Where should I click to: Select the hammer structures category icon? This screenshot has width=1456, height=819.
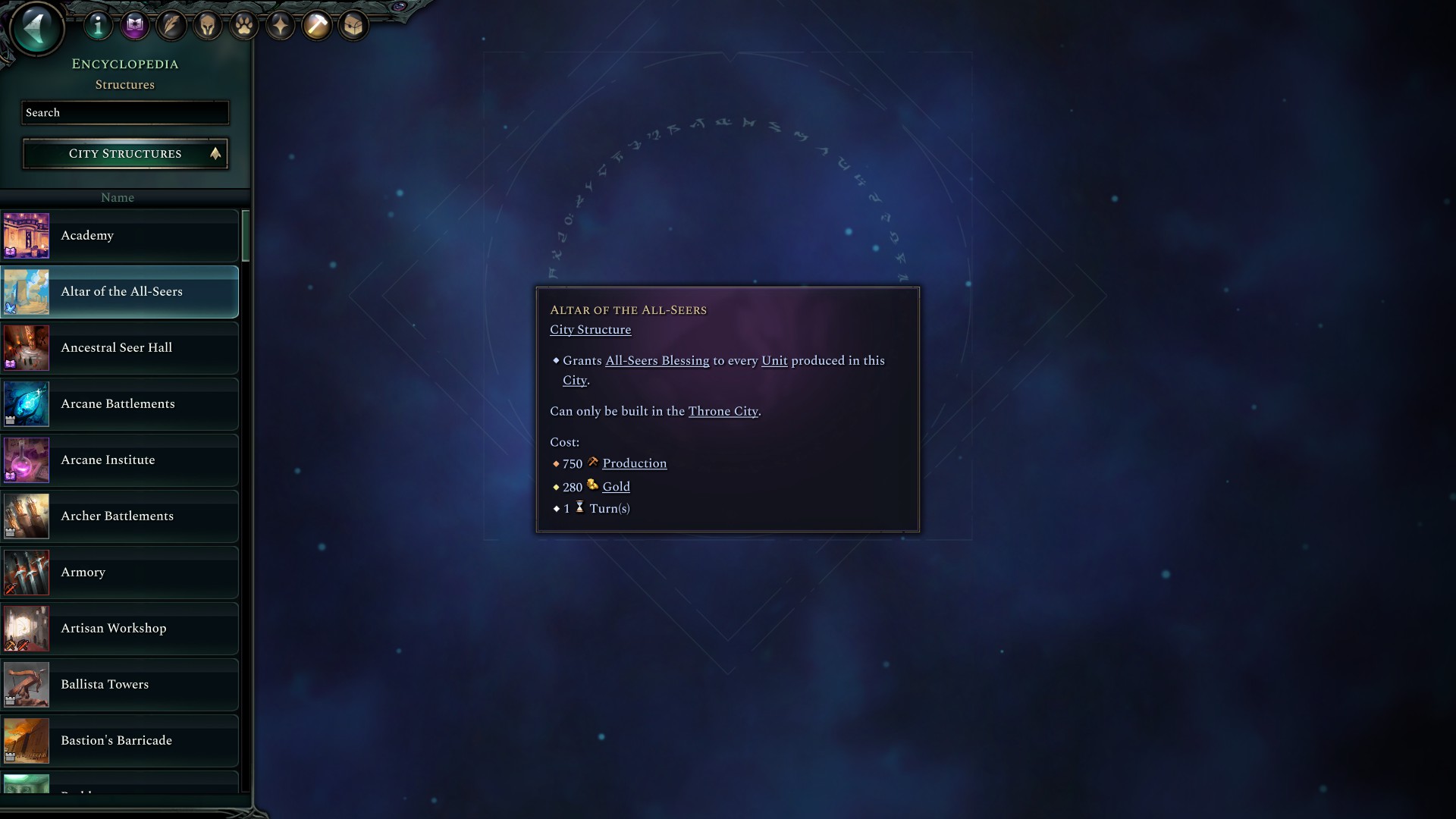[x=318, y=24]
